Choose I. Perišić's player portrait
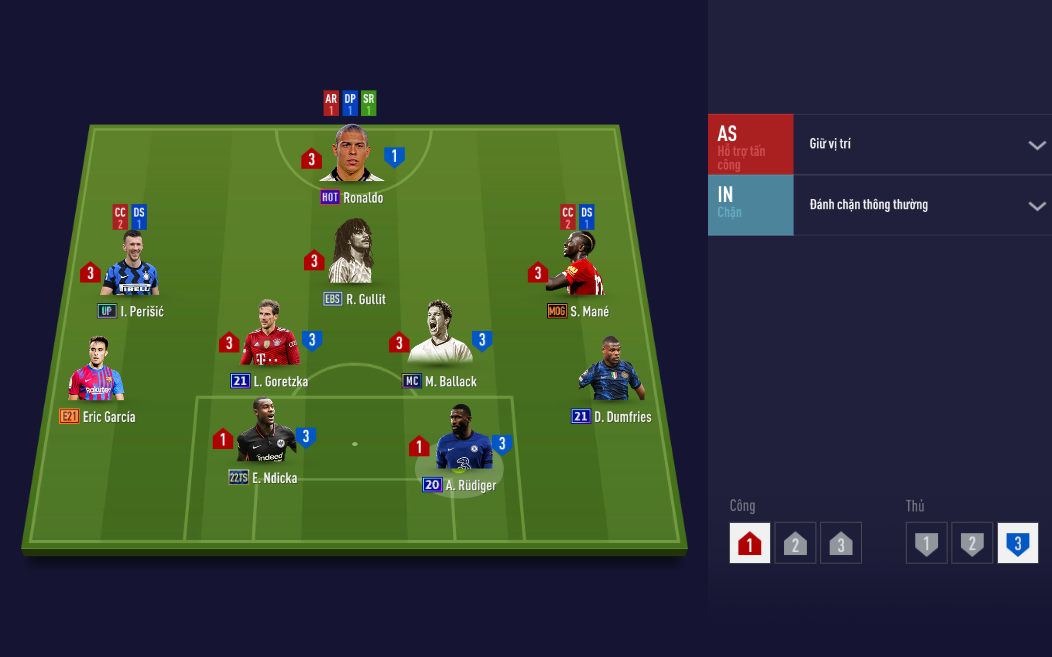Image resolution: width=1052 pixels, height=657 pixels. click(x=130, y=266)
